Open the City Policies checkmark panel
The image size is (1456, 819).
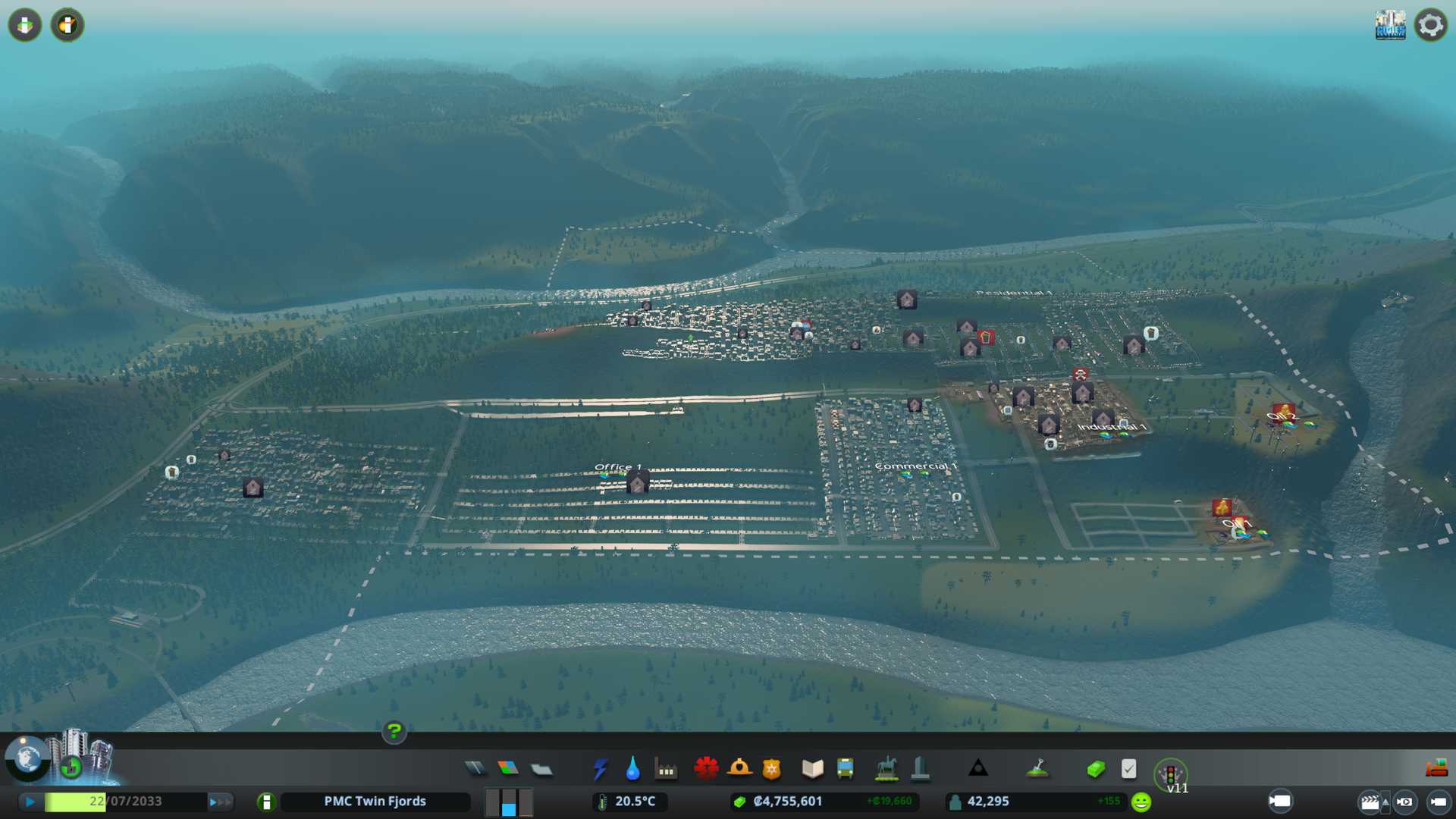[1128, 769]
